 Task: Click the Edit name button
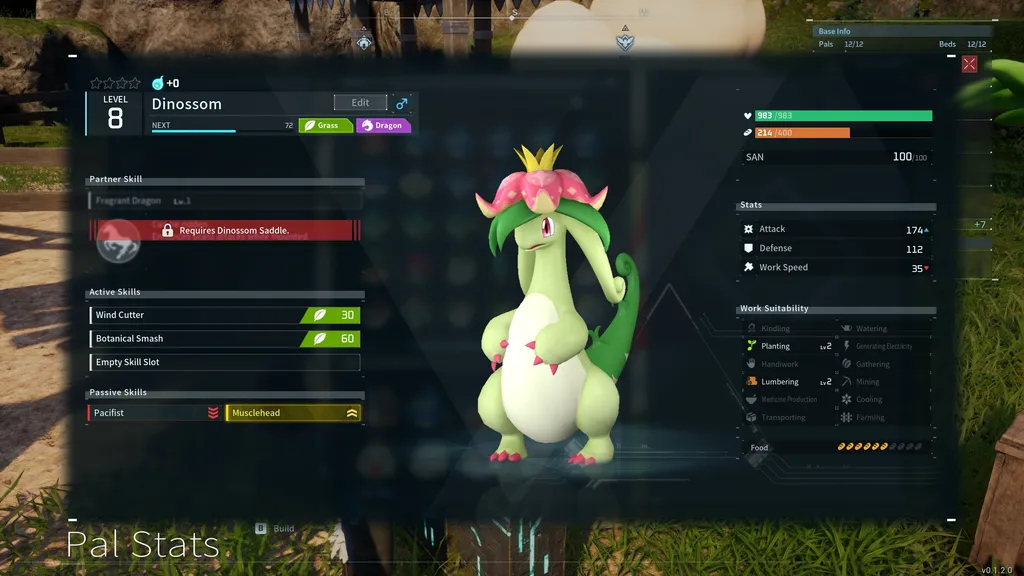pos(360,103)
